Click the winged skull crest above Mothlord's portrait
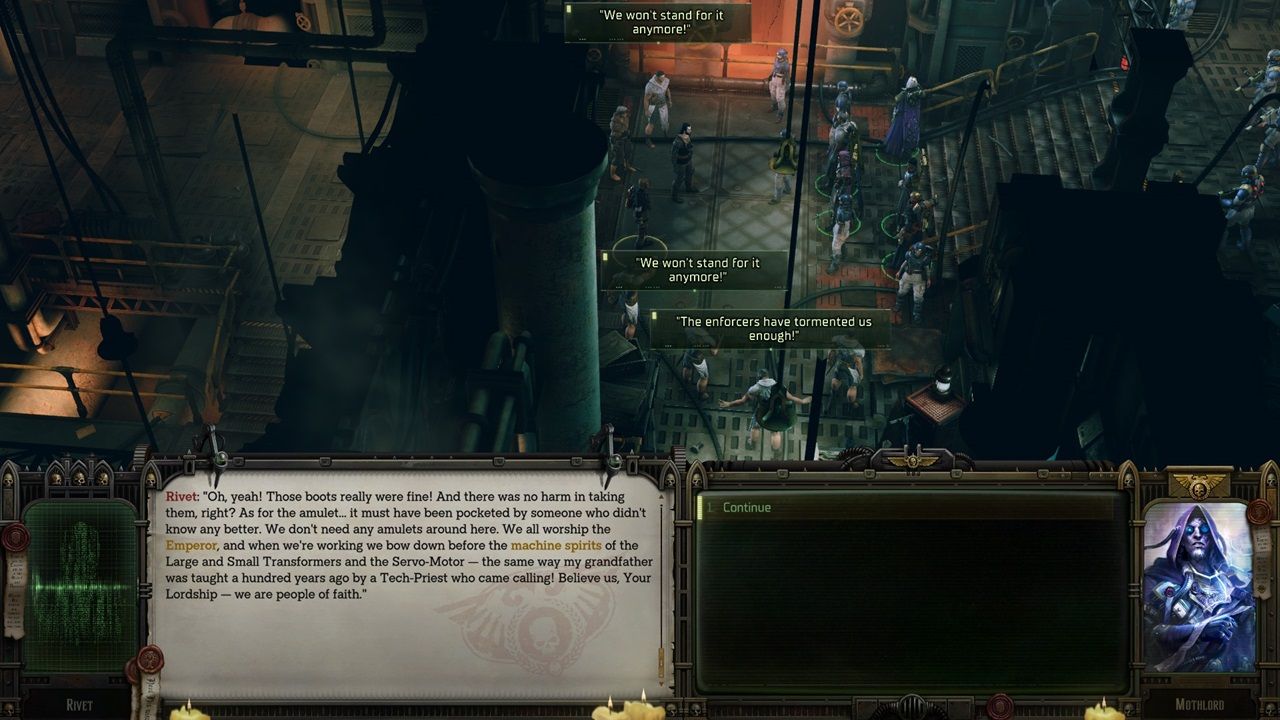Viewport: 1280px width, 720px height. coord(1197,487)
